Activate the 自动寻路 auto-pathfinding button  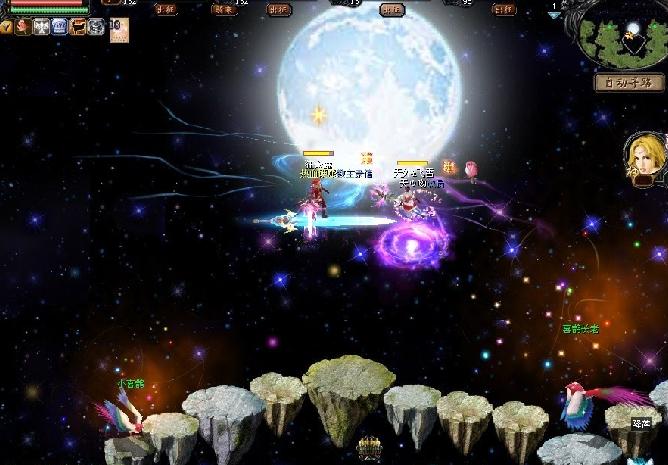coord(630,82)
